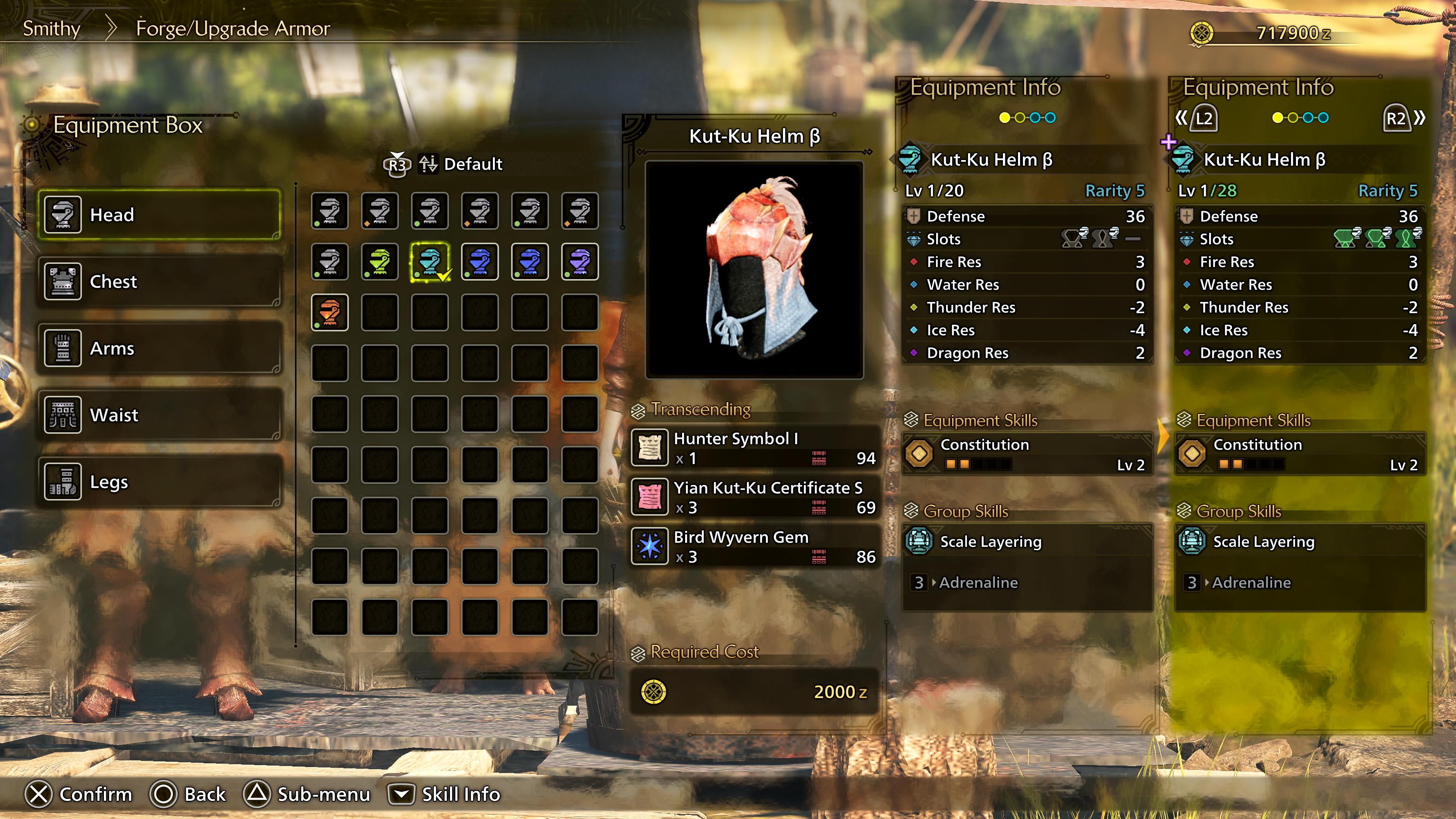Image resolution: width=1456 pixels, height=819 pixels.
Task: Toggle the checked Kut-Ku Helm selection
Action: [x=430, y=261]
